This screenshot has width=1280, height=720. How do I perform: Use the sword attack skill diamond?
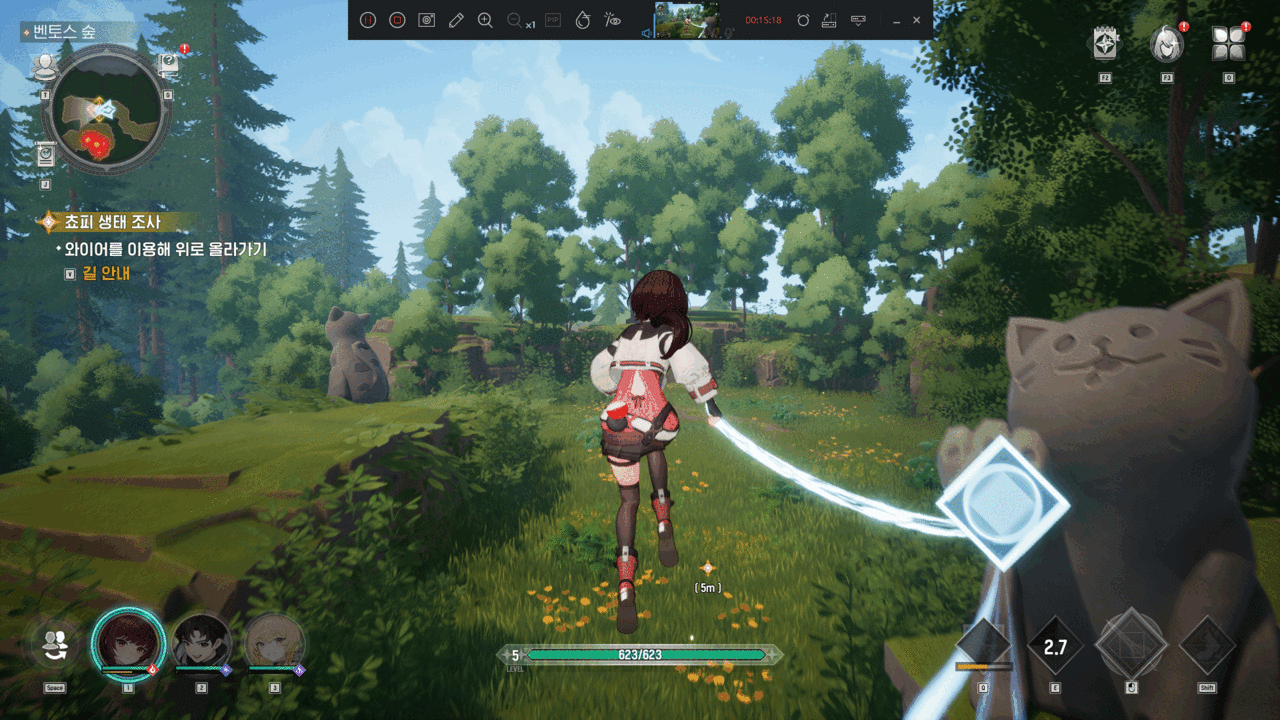pyautogui.click(x=1131, y=645)
